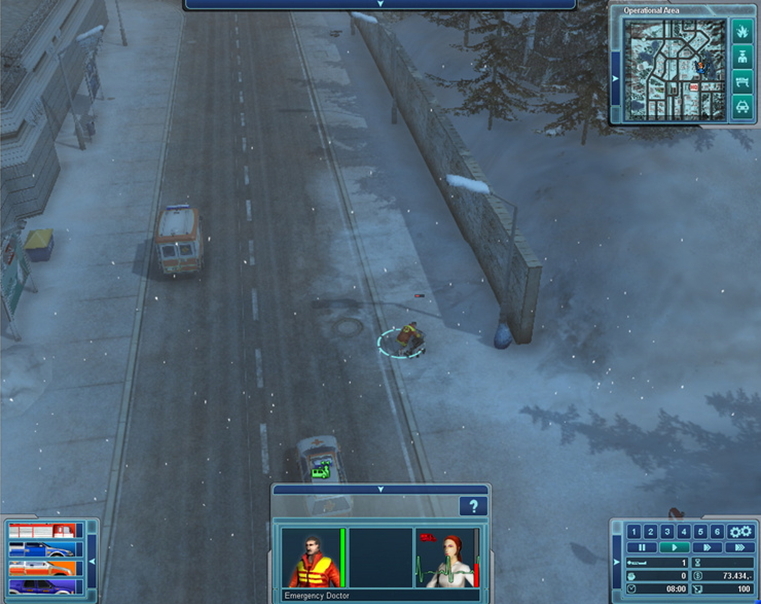
Task: Open the settings gears menu
Action: pos(741,532)
